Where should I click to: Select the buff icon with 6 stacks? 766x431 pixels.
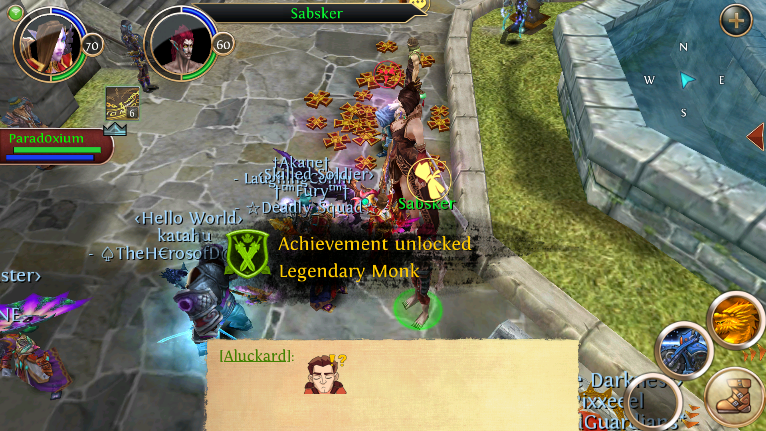point(122,105)
